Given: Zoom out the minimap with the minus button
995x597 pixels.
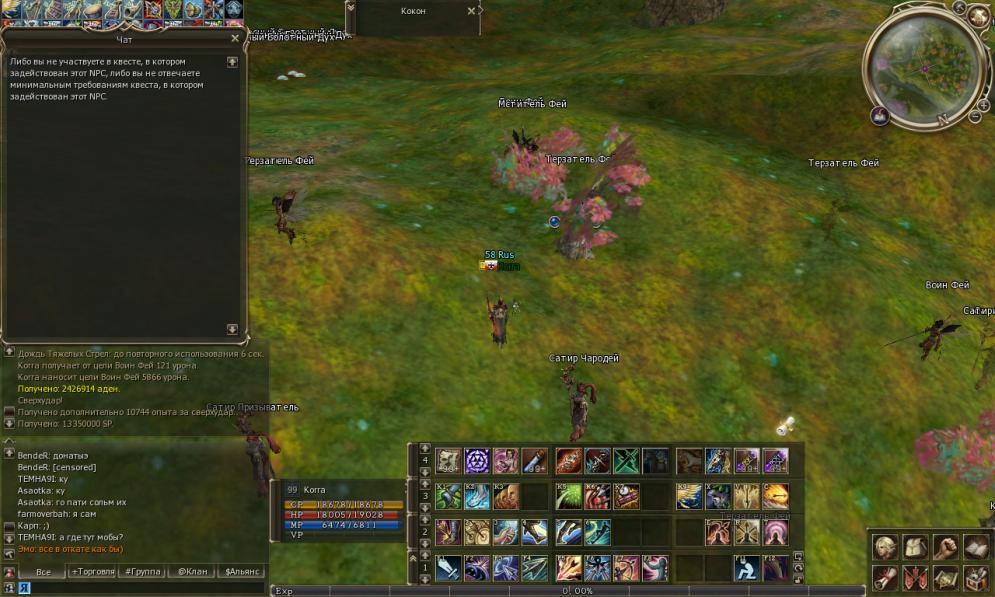Looking at the screenshot, I should click(975, 117).
